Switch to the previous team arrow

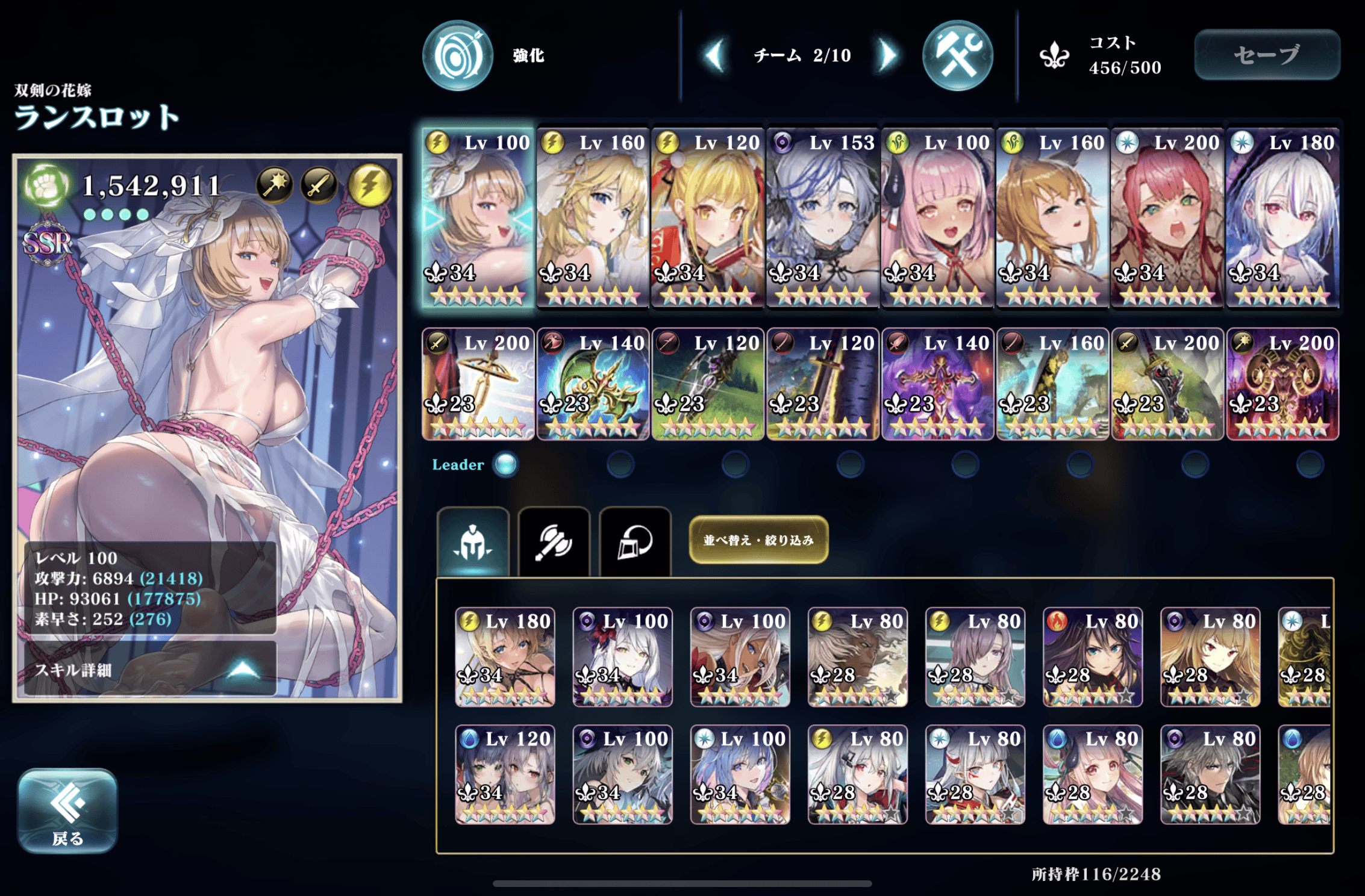pyautogui.click(x=714, y=55)
